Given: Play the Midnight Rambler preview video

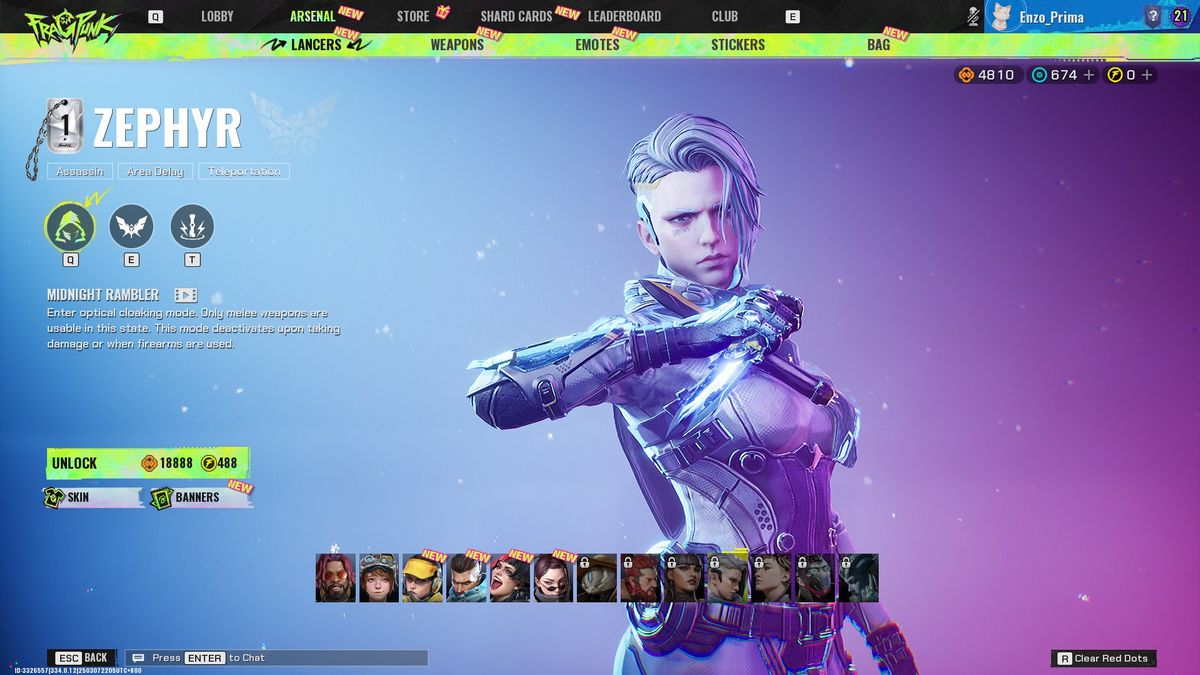Looking at the screenshot, I should (x=185, y=295).
